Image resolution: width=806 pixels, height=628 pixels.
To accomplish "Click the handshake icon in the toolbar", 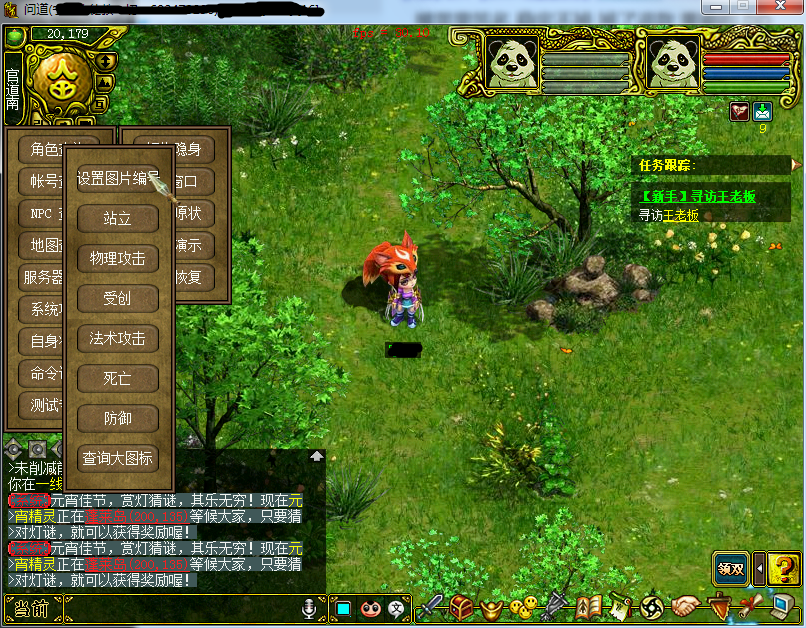I will pos(685,606).
